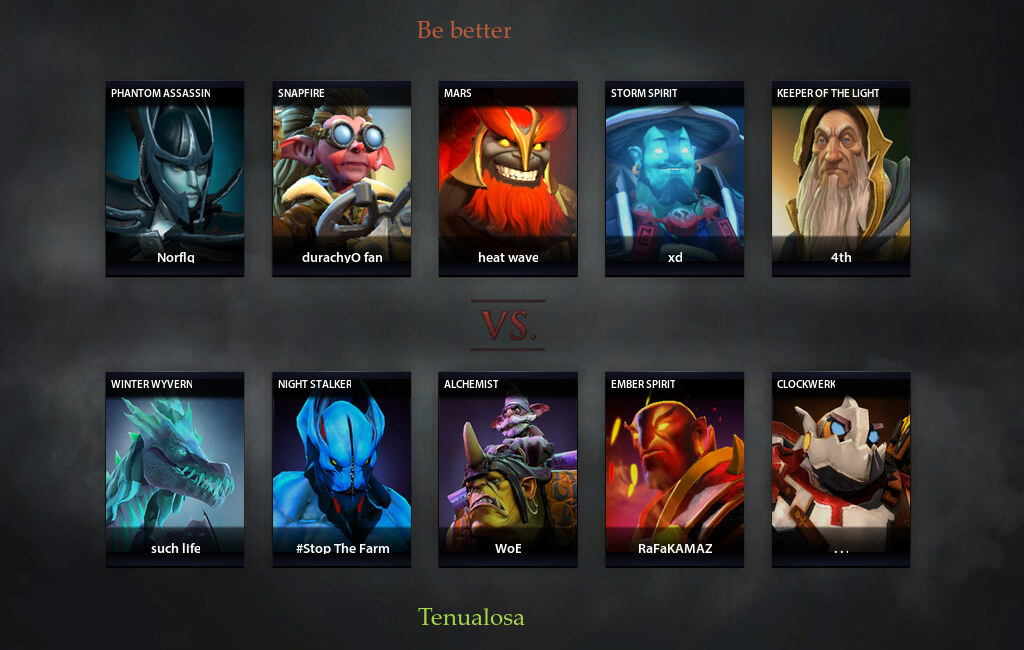Select the Phantom Assassin hero card
This screenshot has width=1024, height=650.
pos(175,178)
